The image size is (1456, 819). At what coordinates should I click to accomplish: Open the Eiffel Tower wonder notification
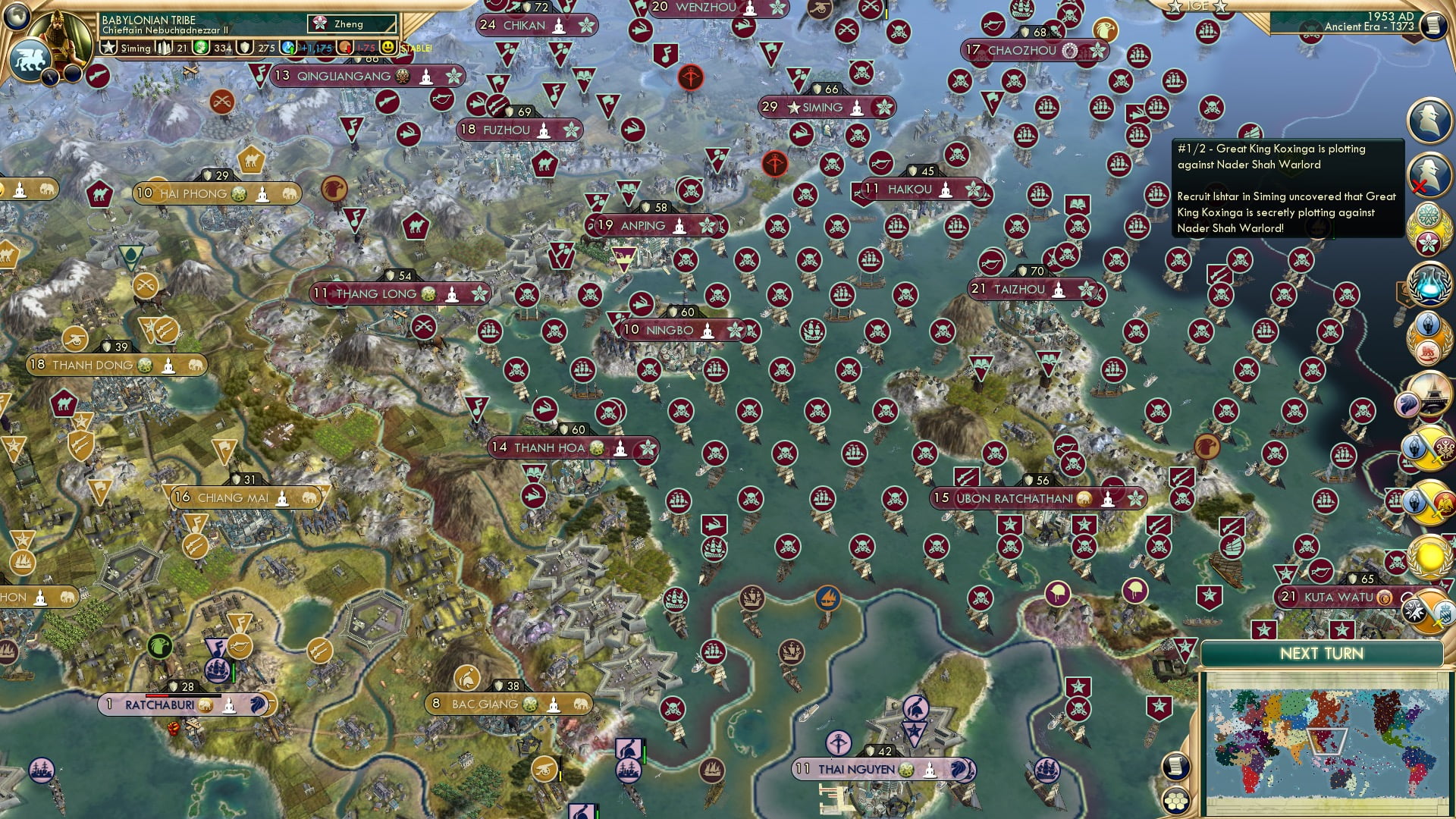pos(1429,394)
